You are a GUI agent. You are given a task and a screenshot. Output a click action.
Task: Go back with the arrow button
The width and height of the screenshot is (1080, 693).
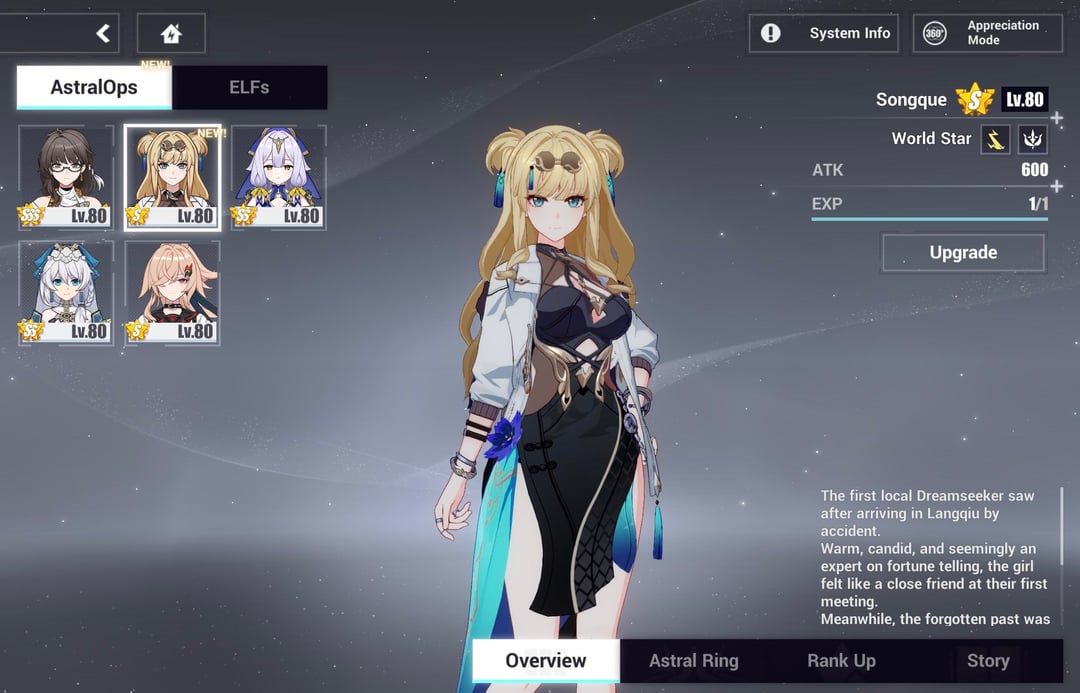tap(102, 34)
